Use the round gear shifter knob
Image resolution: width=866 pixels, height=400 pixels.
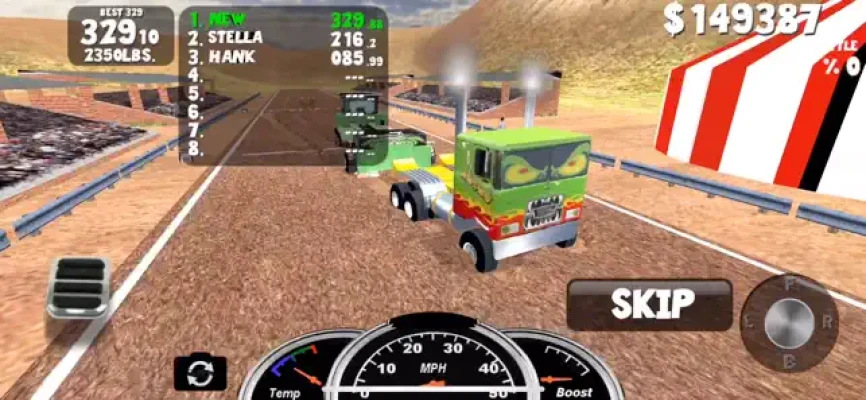[x=789, y=323]
